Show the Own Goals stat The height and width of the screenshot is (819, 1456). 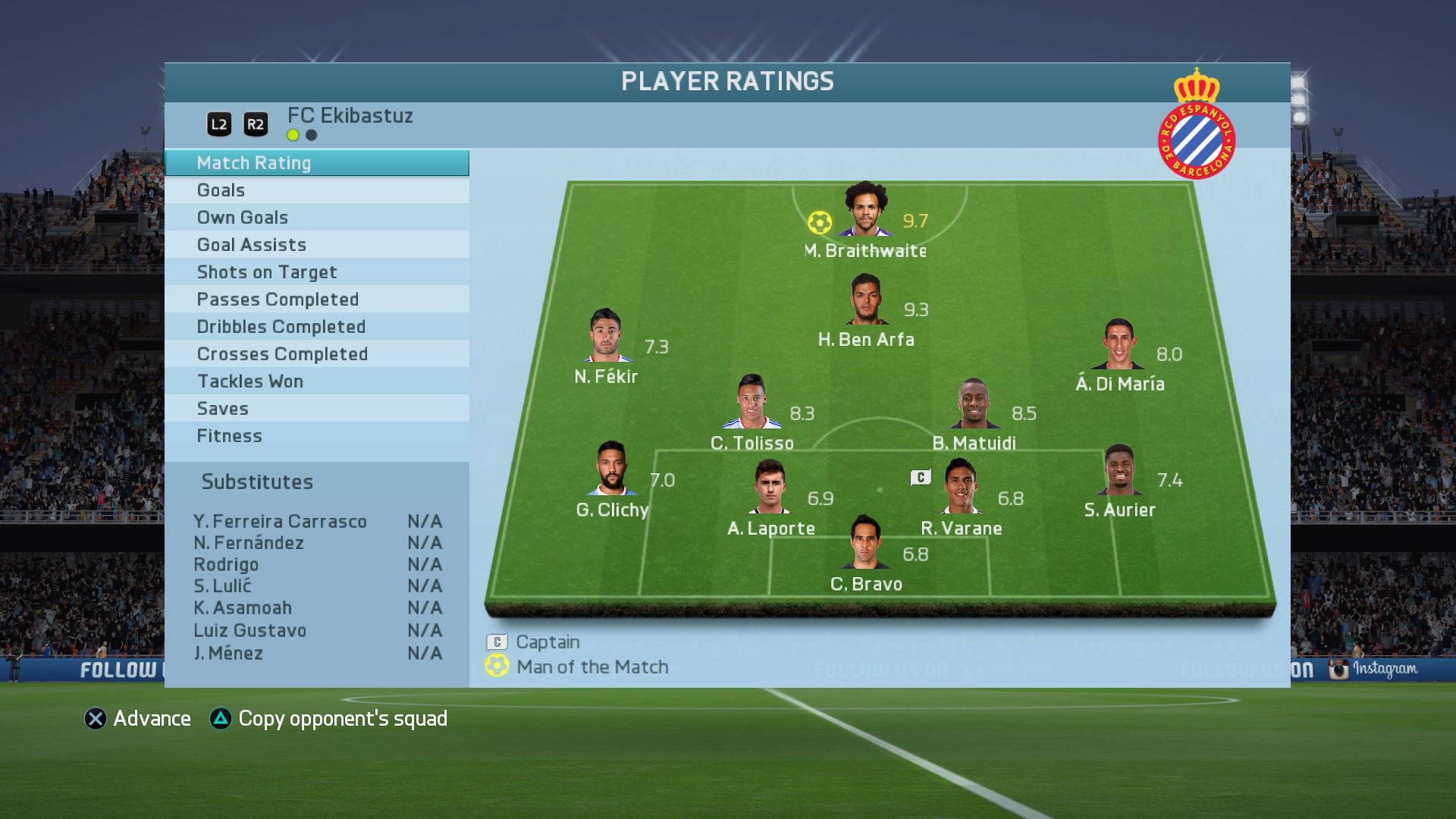(x=316, y=218)
